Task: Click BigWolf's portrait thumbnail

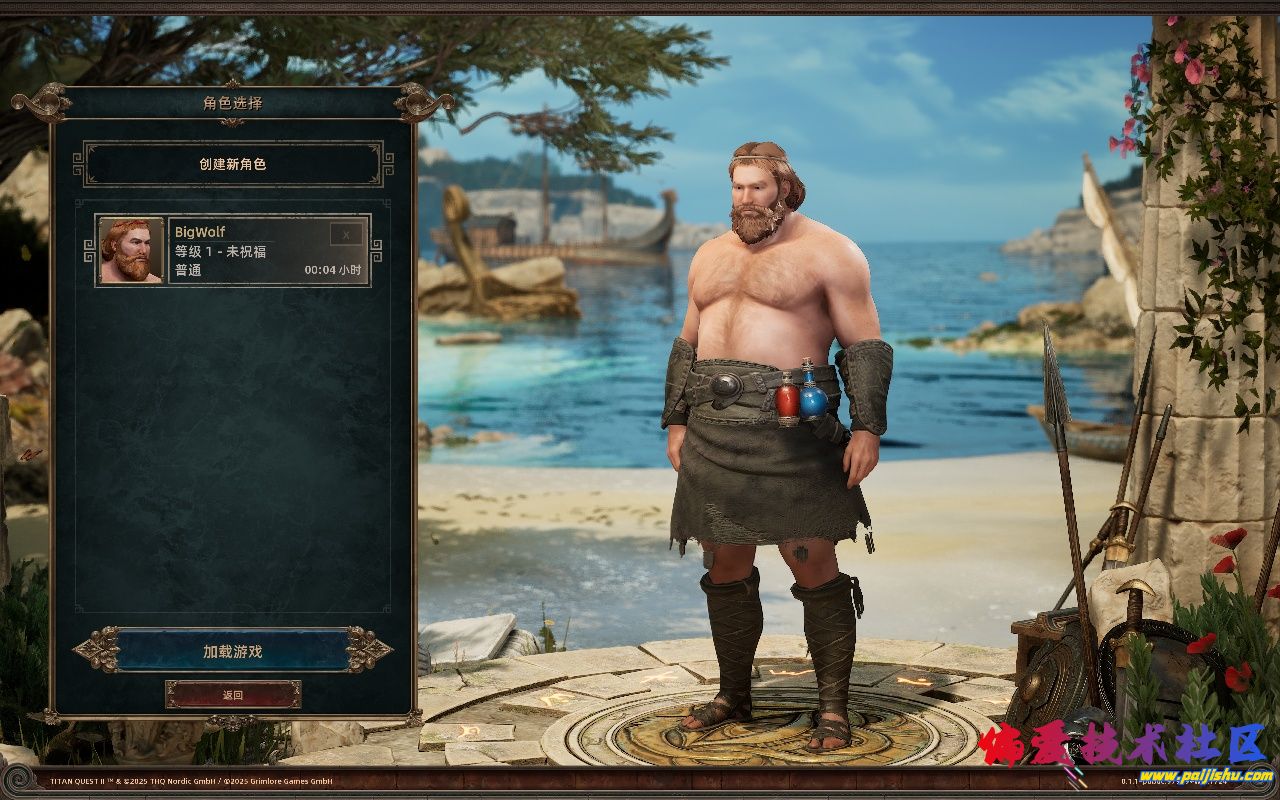Action: pyautogui.click(x=131, y=251)
